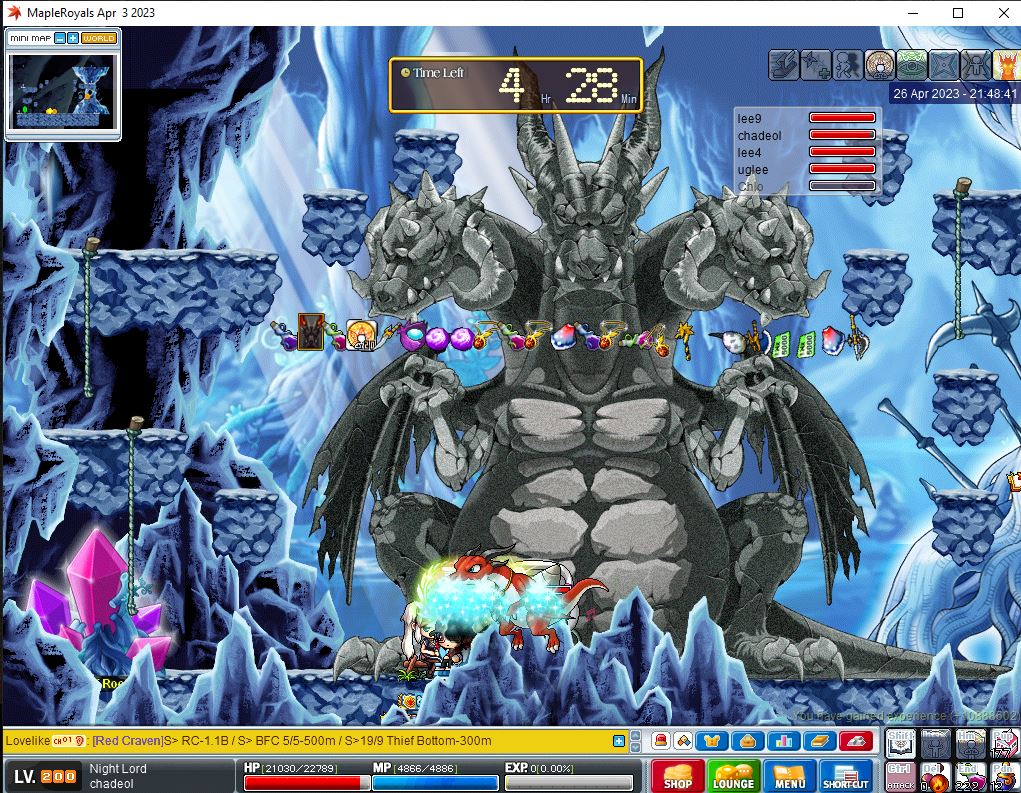Open the Lounge button
The image size is (1021, 793).
pos(733,777)
